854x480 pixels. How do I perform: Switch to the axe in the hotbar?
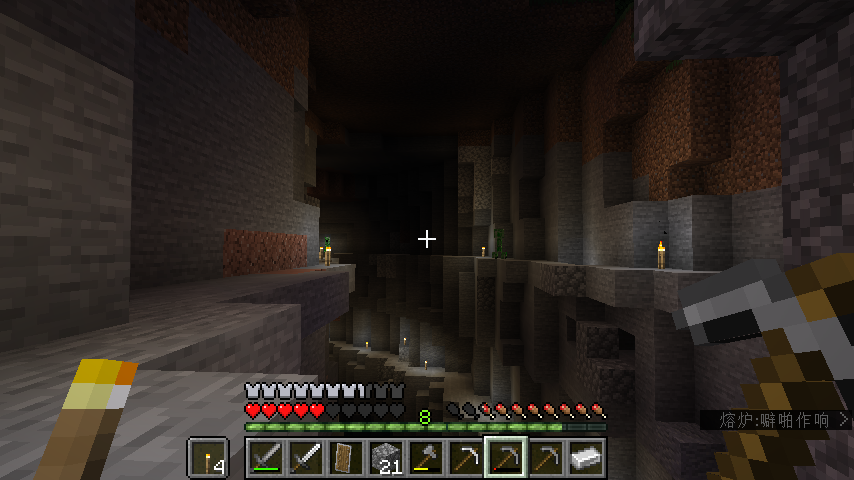pyautogui.click(x=425, y=457)
